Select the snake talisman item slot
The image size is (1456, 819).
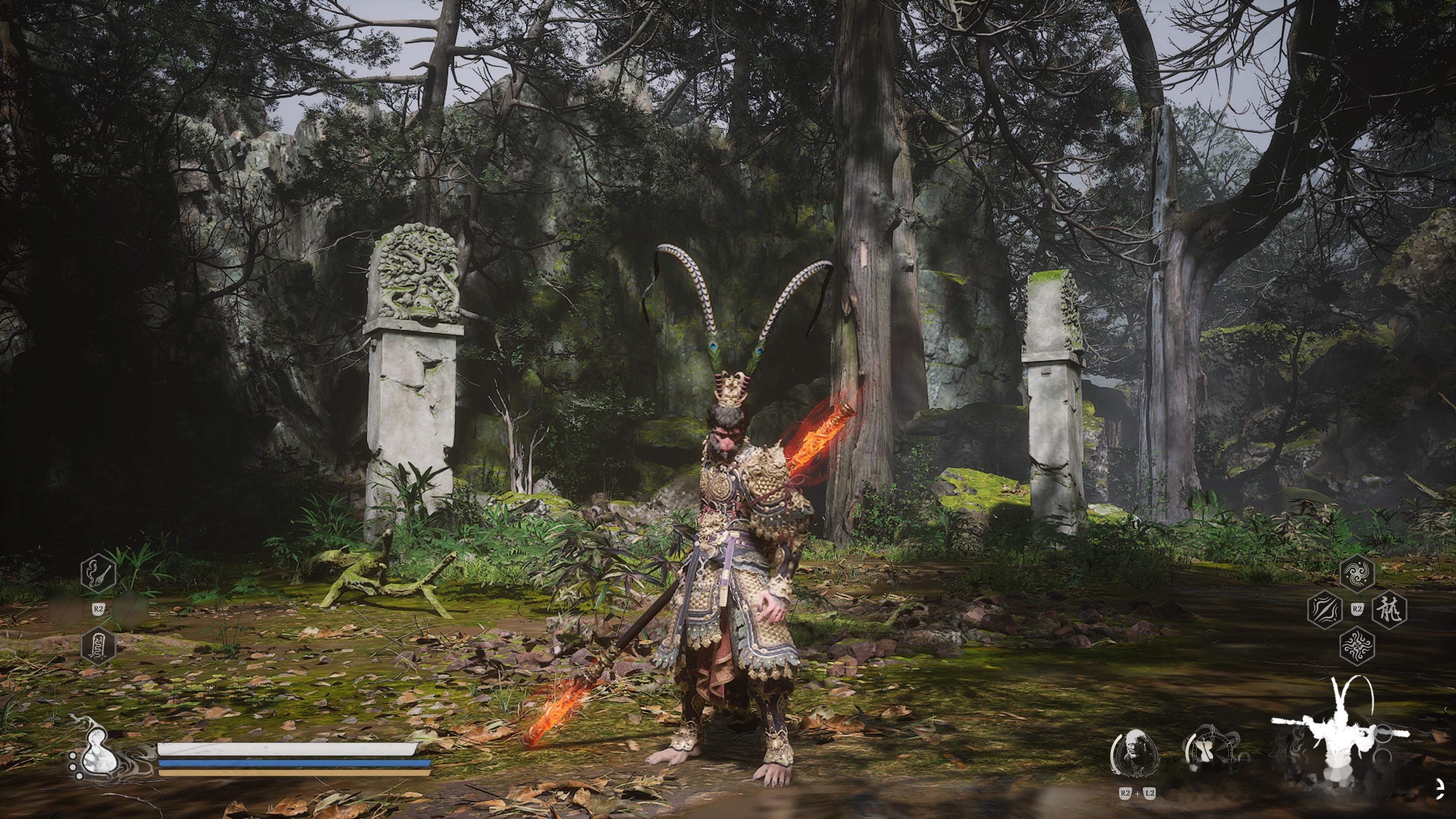(x=98, y=645)
